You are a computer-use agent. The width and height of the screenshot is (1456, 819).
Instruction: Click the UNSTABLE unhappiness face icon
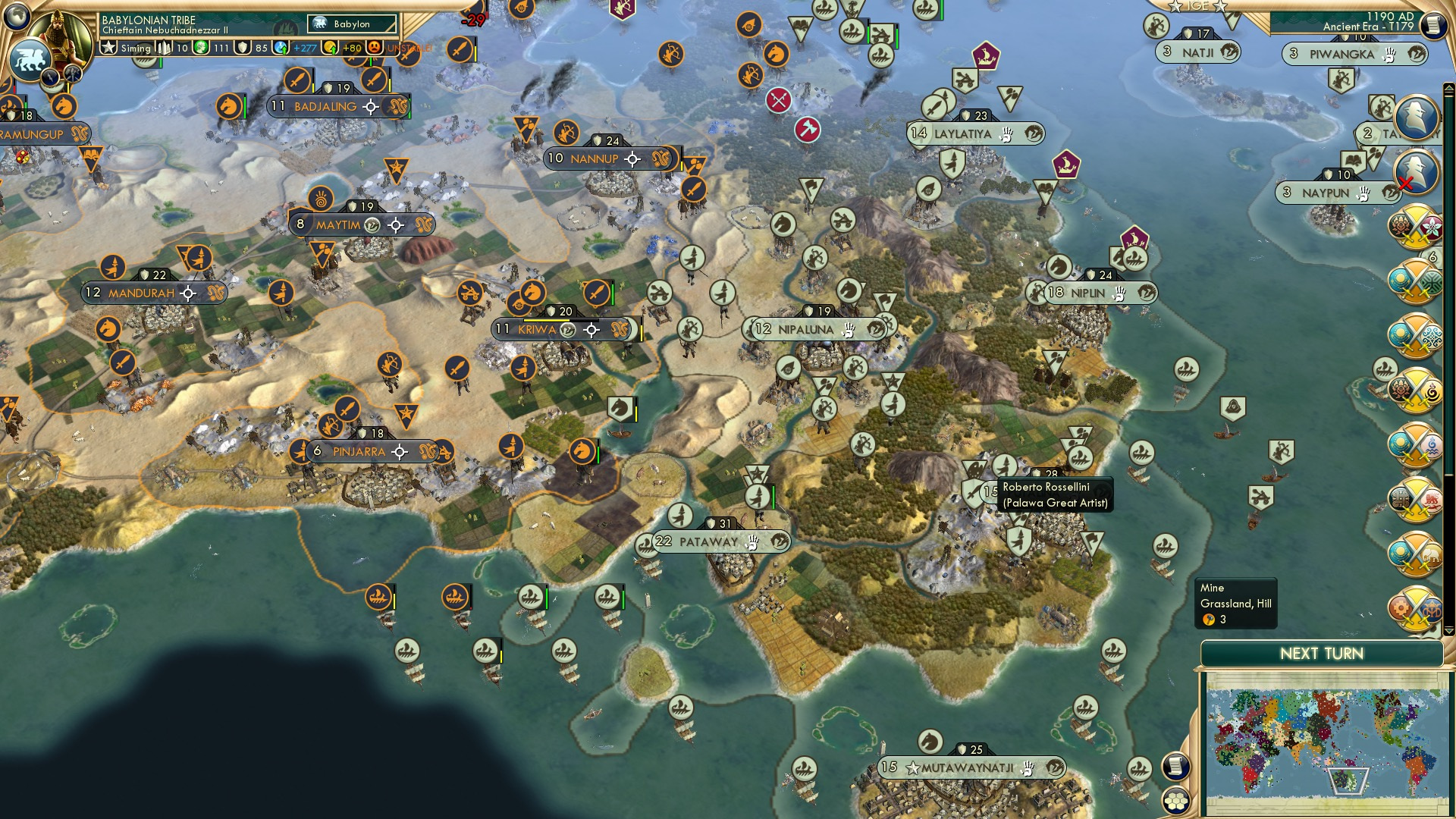click(374, 47)
